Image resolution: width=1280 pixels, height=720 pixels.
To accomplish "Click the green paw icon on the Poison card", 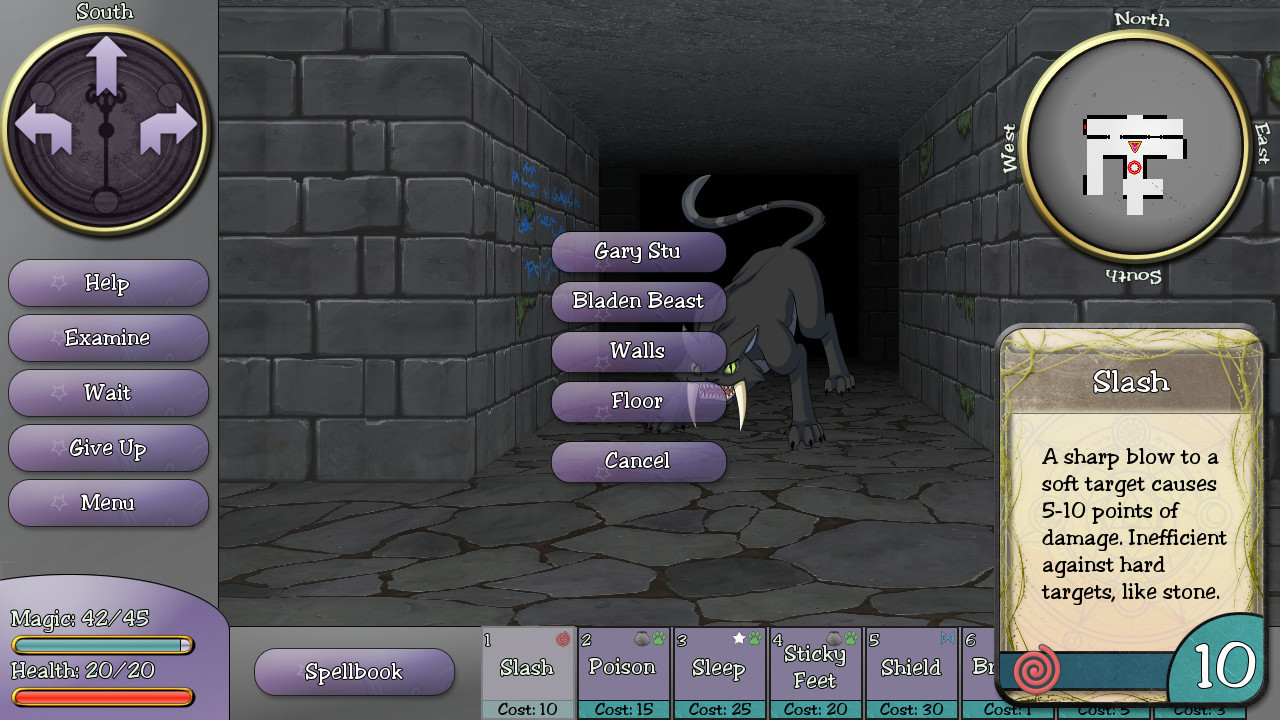I will 657,637.
